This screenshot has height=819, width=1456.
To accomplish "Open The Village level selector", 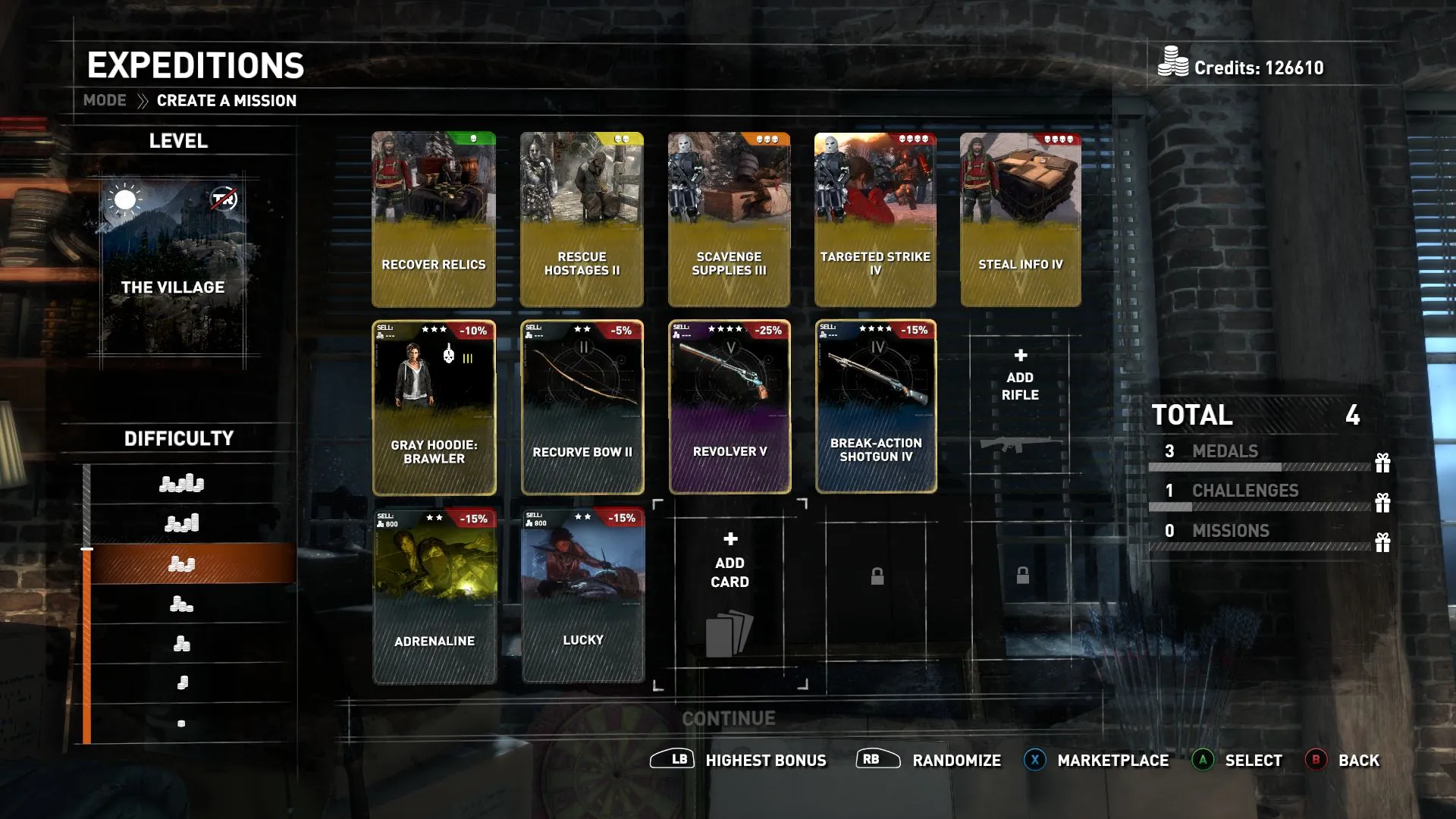I will [174, 269].
